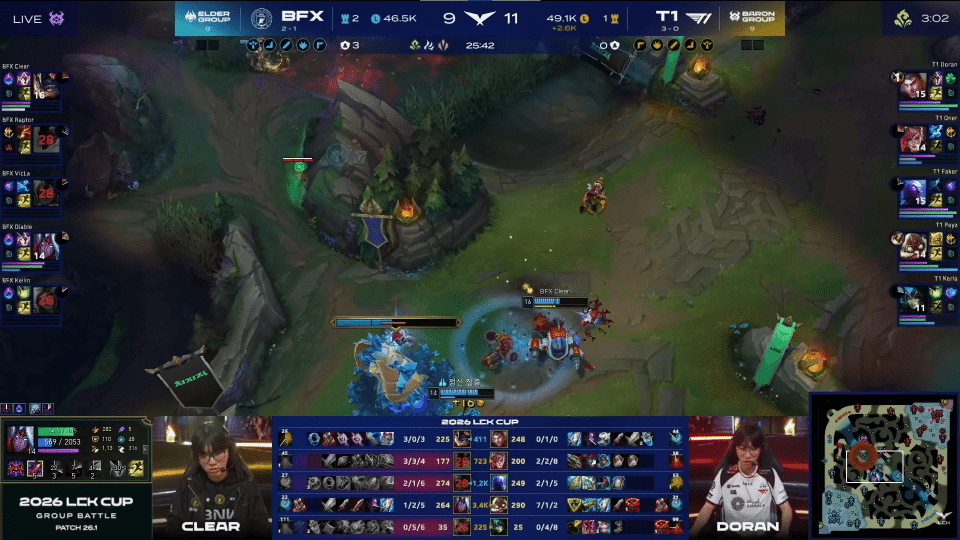
Task: Click the LIVE indicator badge
Action: point(34,17)
